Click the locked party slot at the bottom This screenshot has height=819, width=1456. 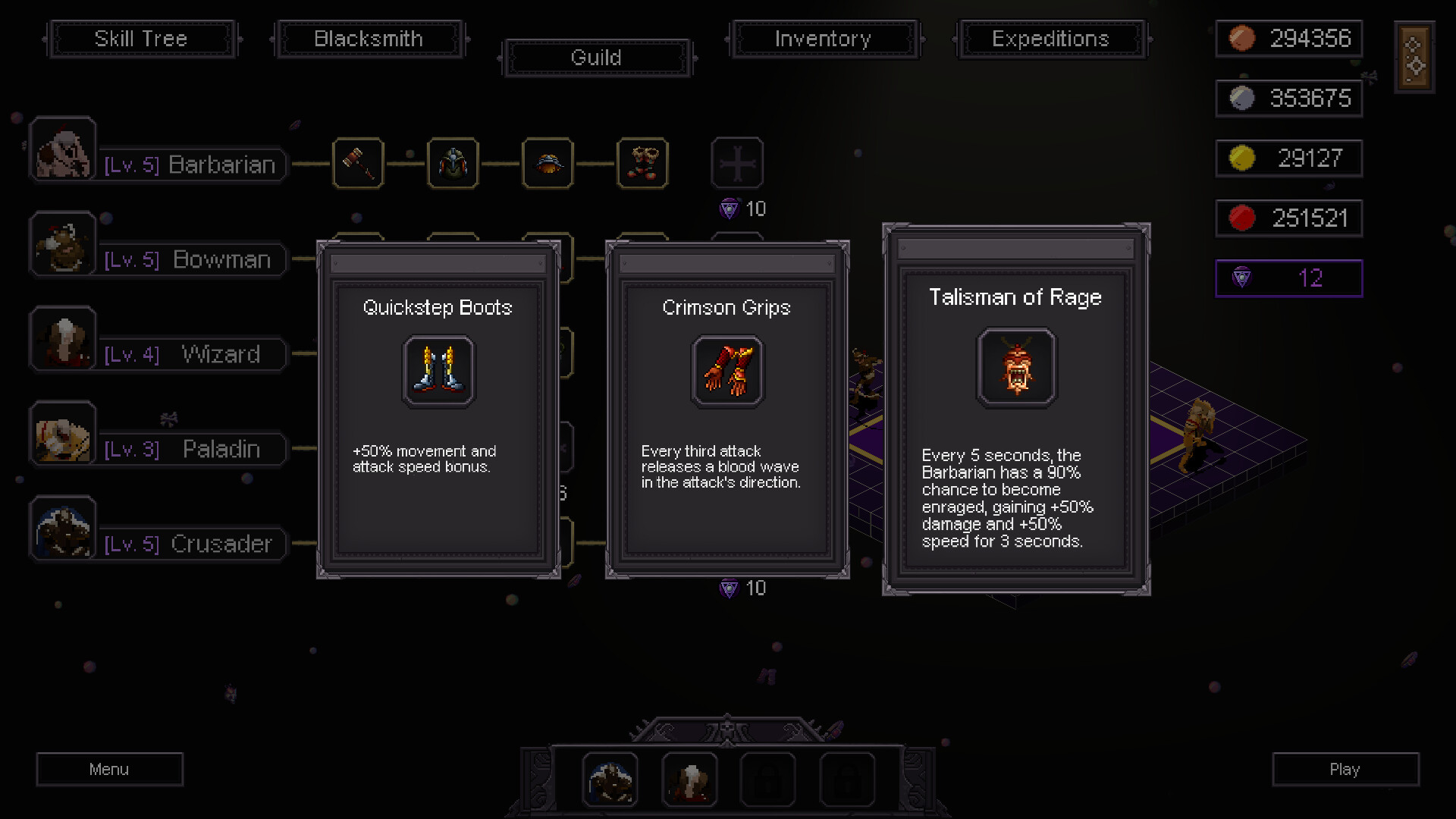pyautogui.click(x=769, y=779)
